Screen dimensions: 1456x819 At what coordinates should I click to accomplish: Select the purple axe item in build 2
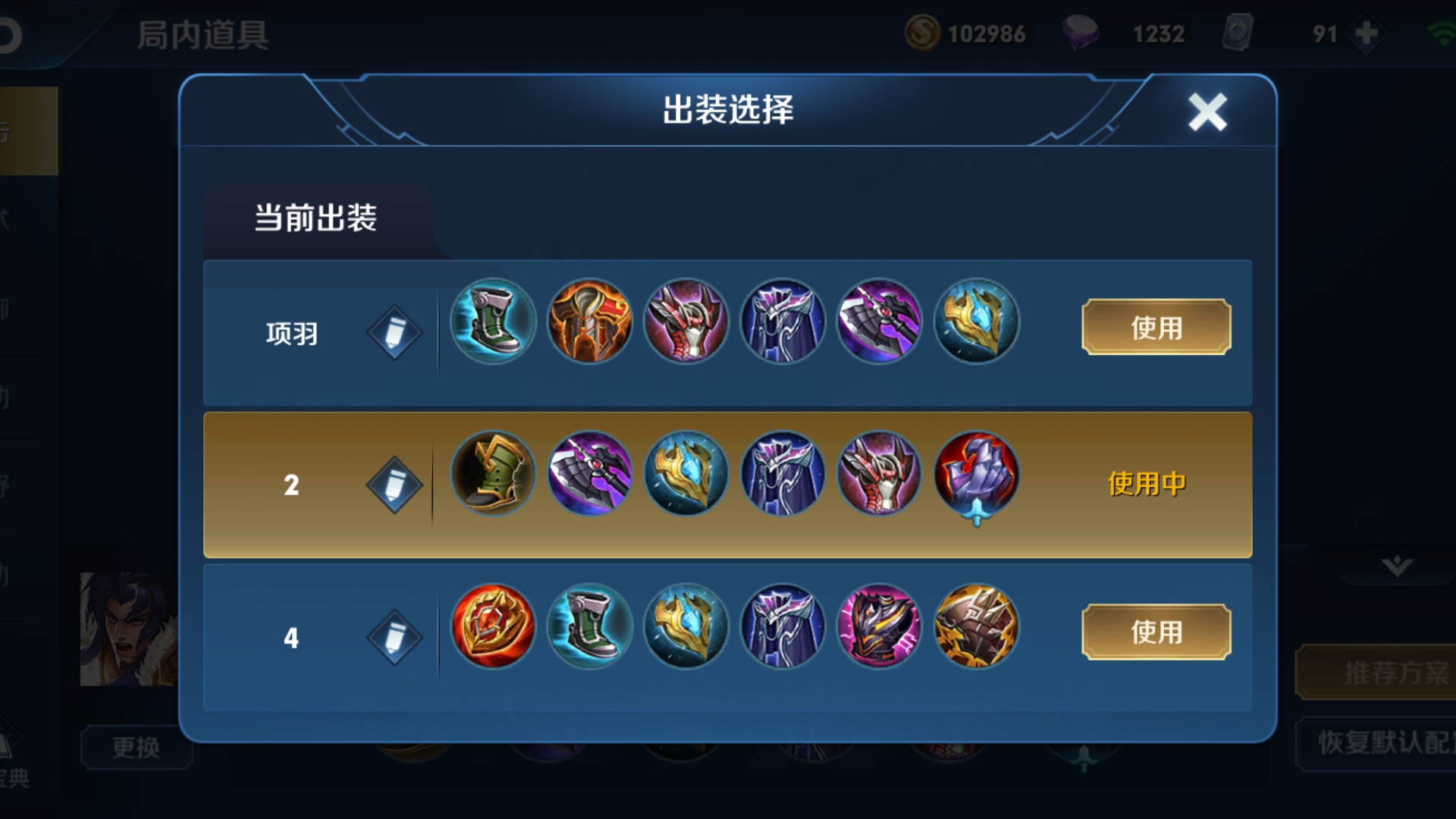coord(588,473)
